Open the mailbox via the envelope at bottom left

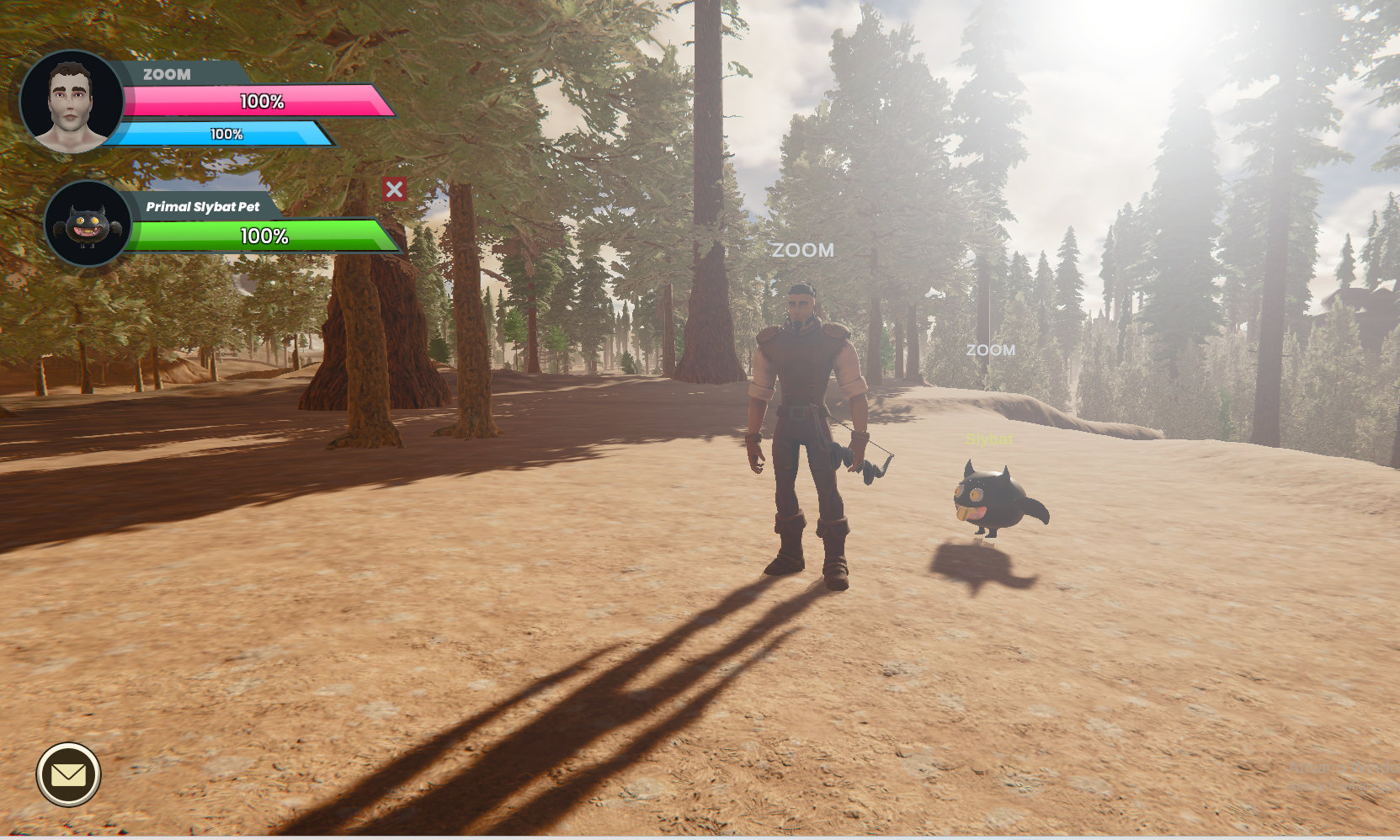tap(68, 775)
